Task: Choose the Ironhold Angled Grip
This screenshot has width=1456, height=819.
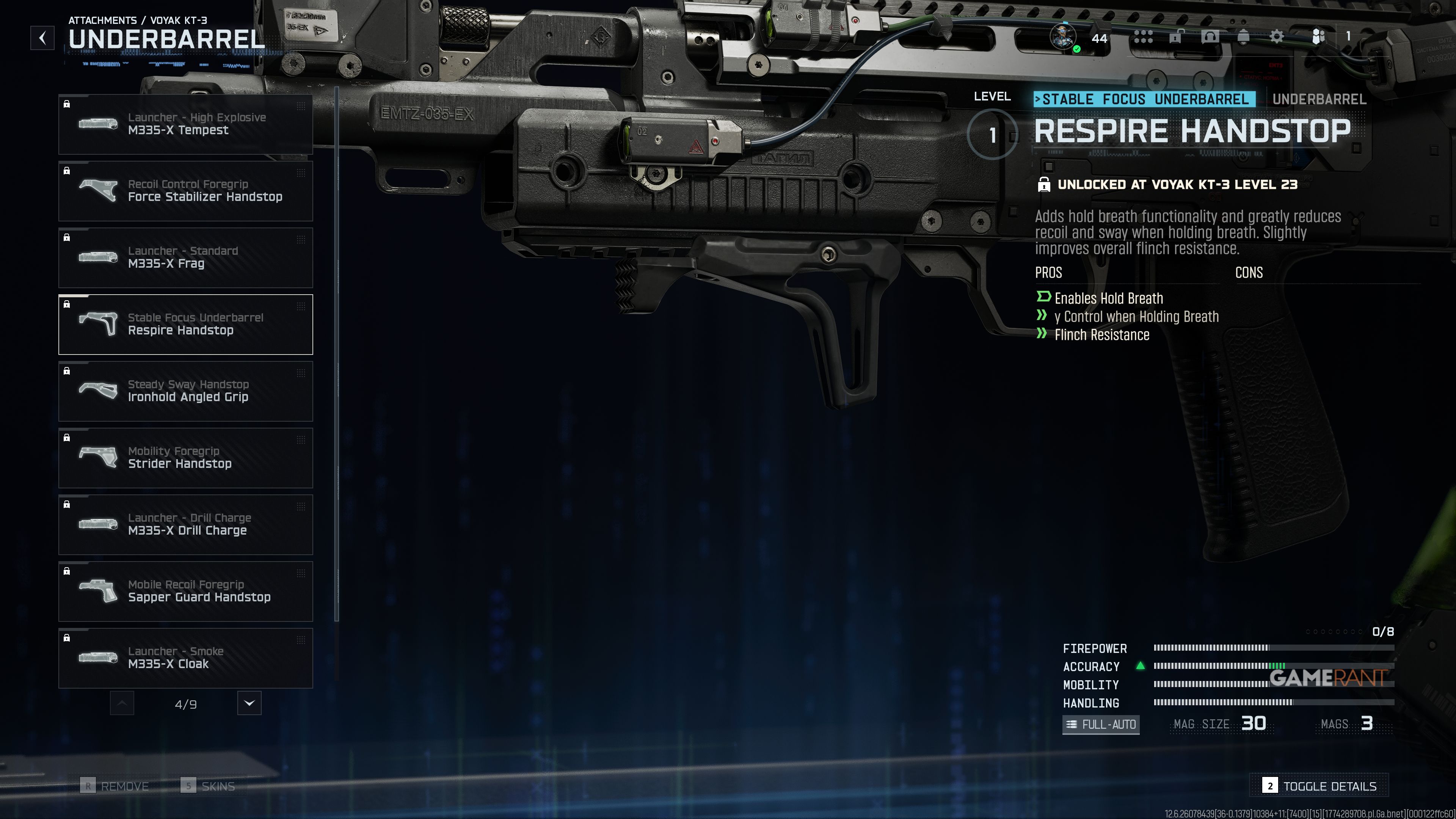Action: [185, 391]
